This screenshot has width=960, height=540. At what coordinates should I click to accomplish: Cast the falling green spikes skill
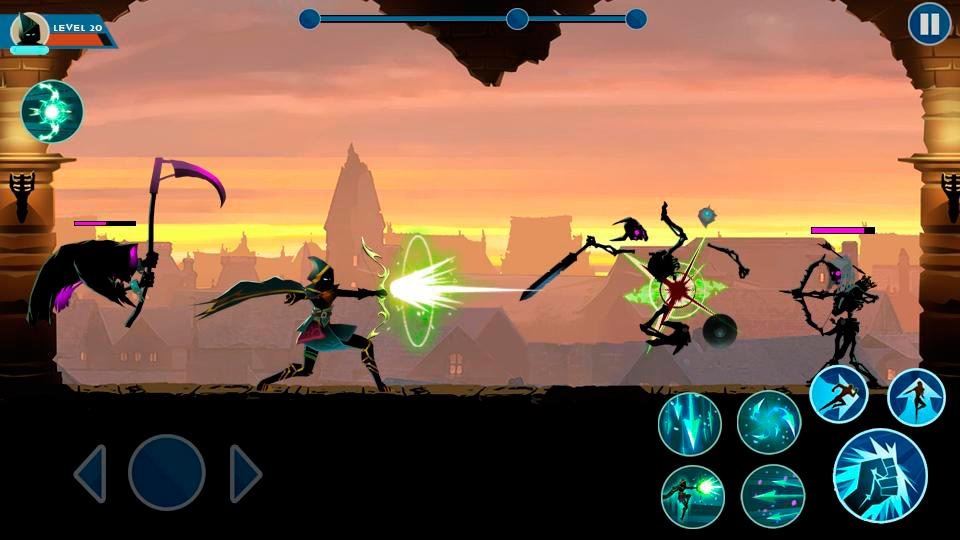[690, 424]
